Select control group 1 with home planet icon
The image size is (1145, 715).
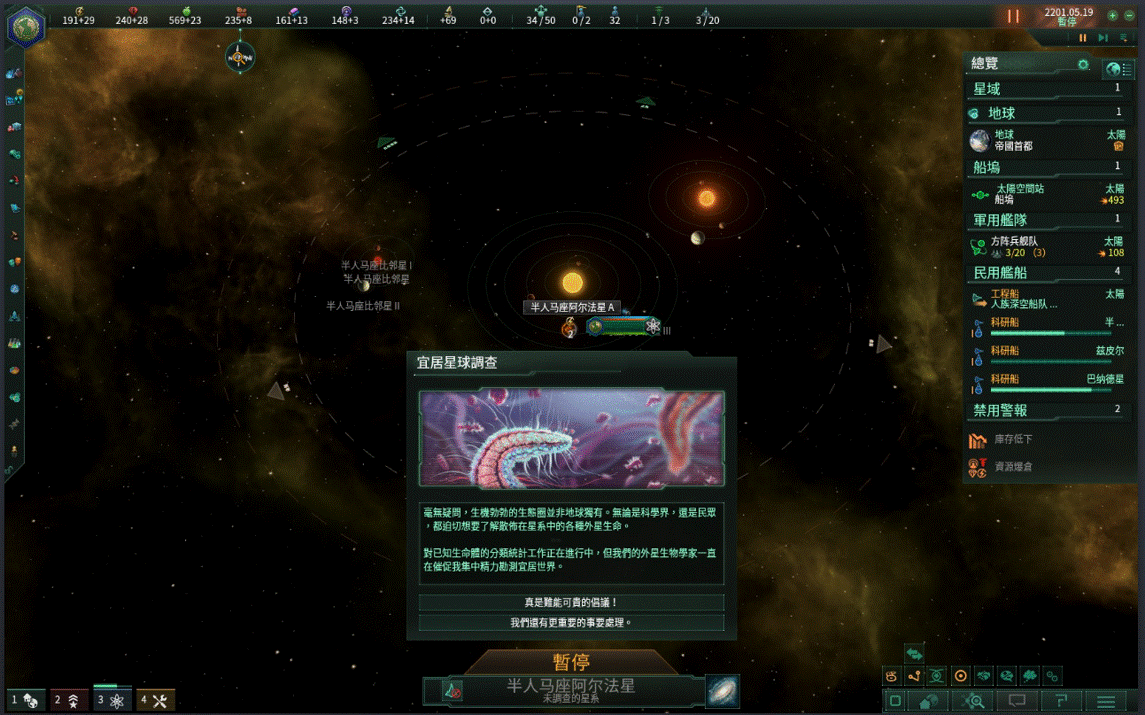coord(26,700)
